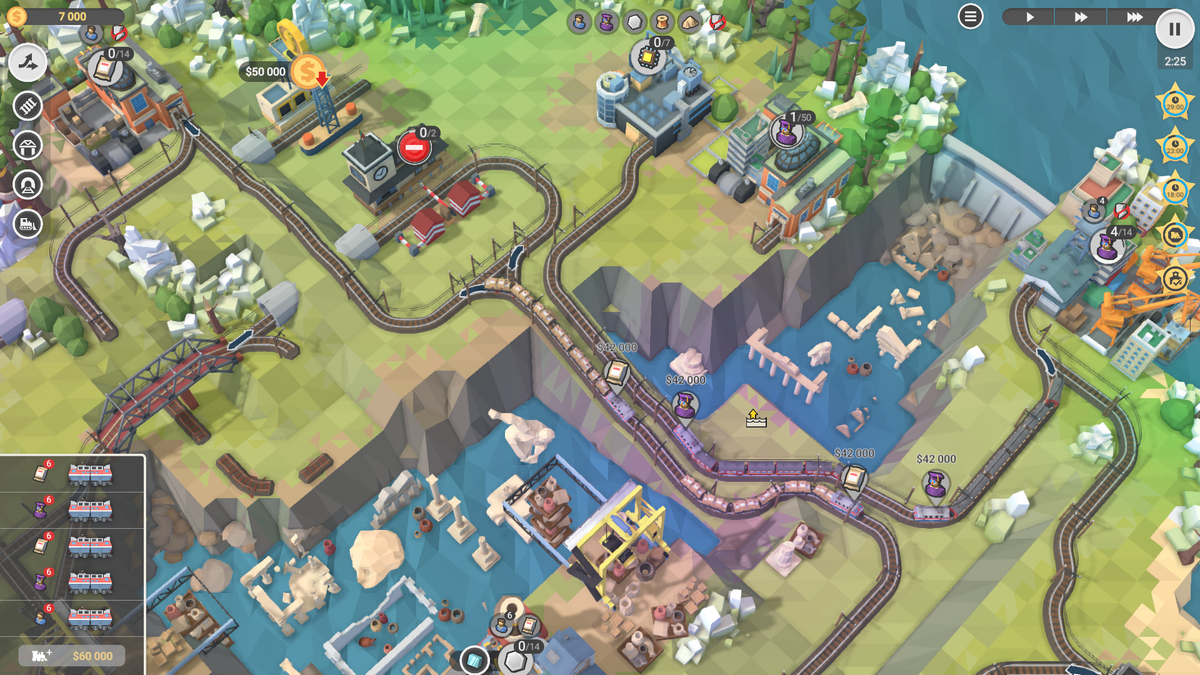Pick the tunnel construction tool
Viewport: 1200px width, 675px height.
(28, 185)
